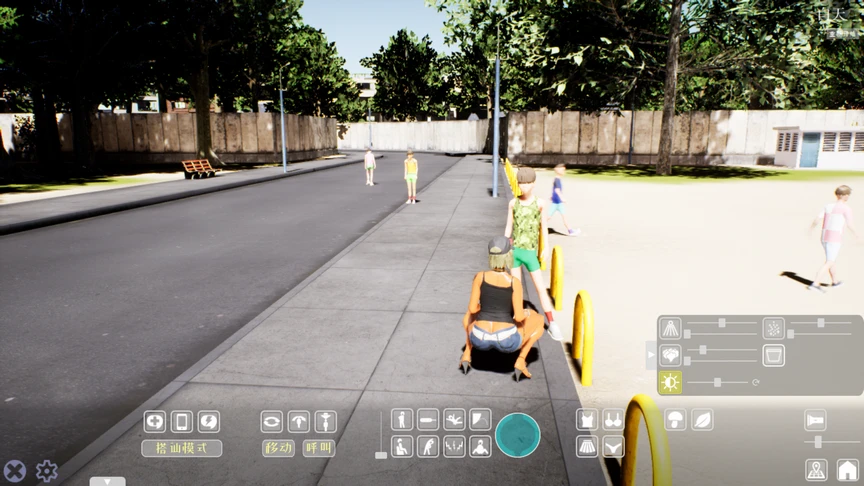
Task: Select the leaf icon
Action: (x=702, y=420)
